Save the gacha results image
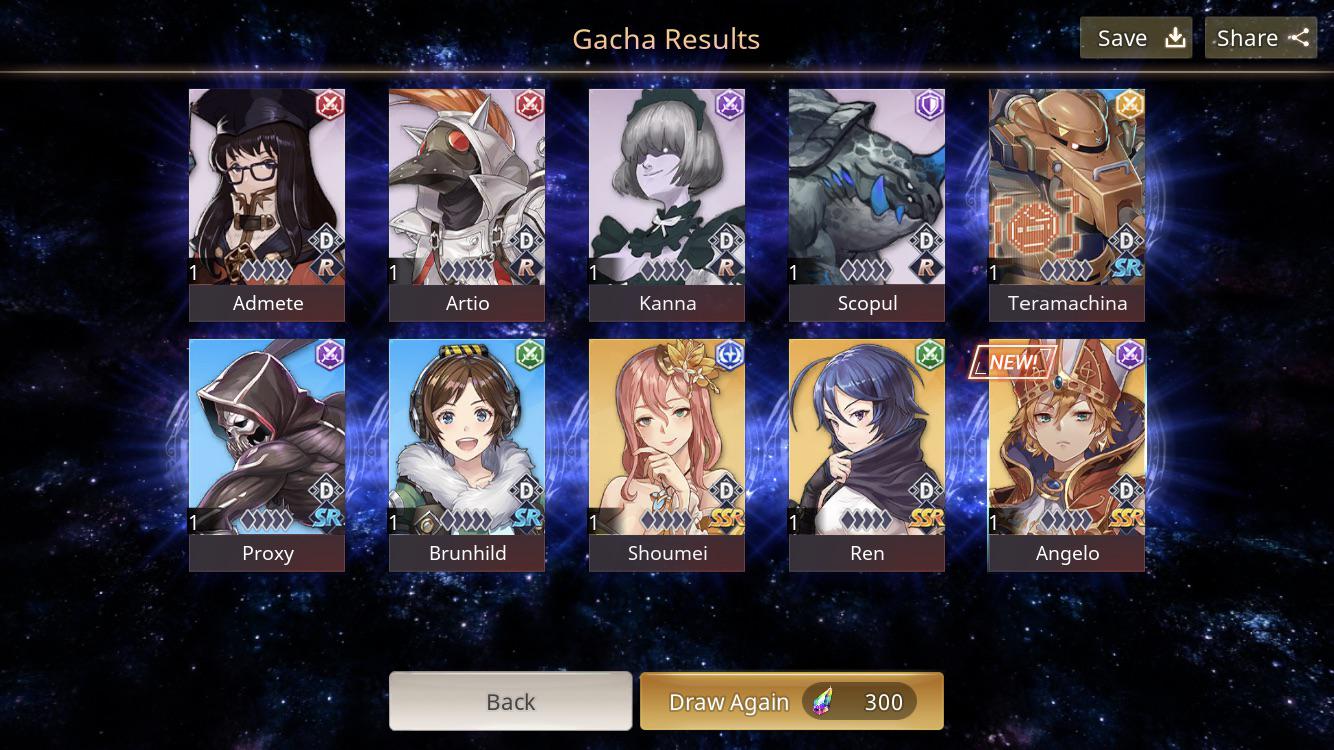1334x750 pixels. pos(1135,38)
